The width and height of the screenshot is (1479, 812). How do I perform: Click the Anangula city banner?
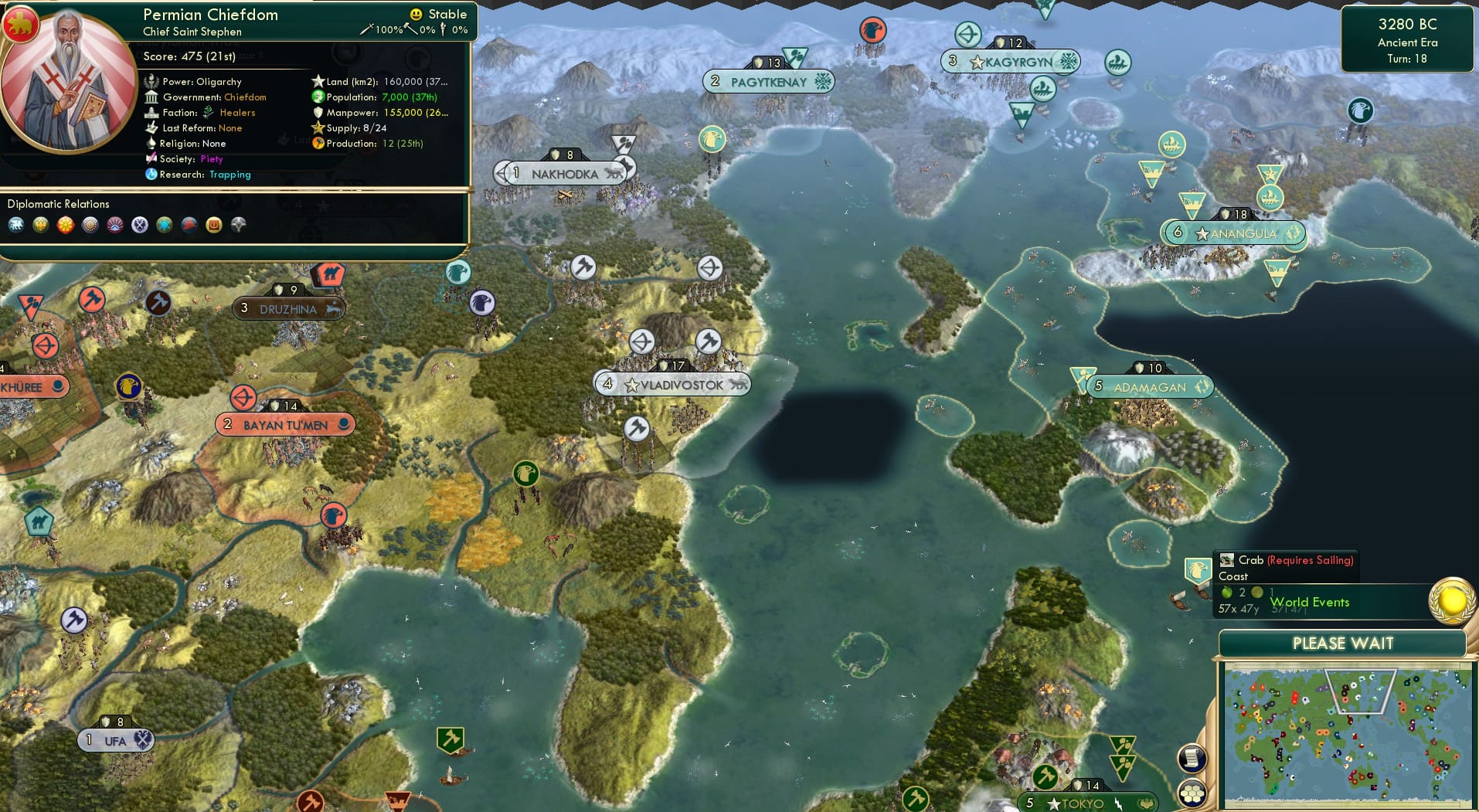coord(1236,233)
